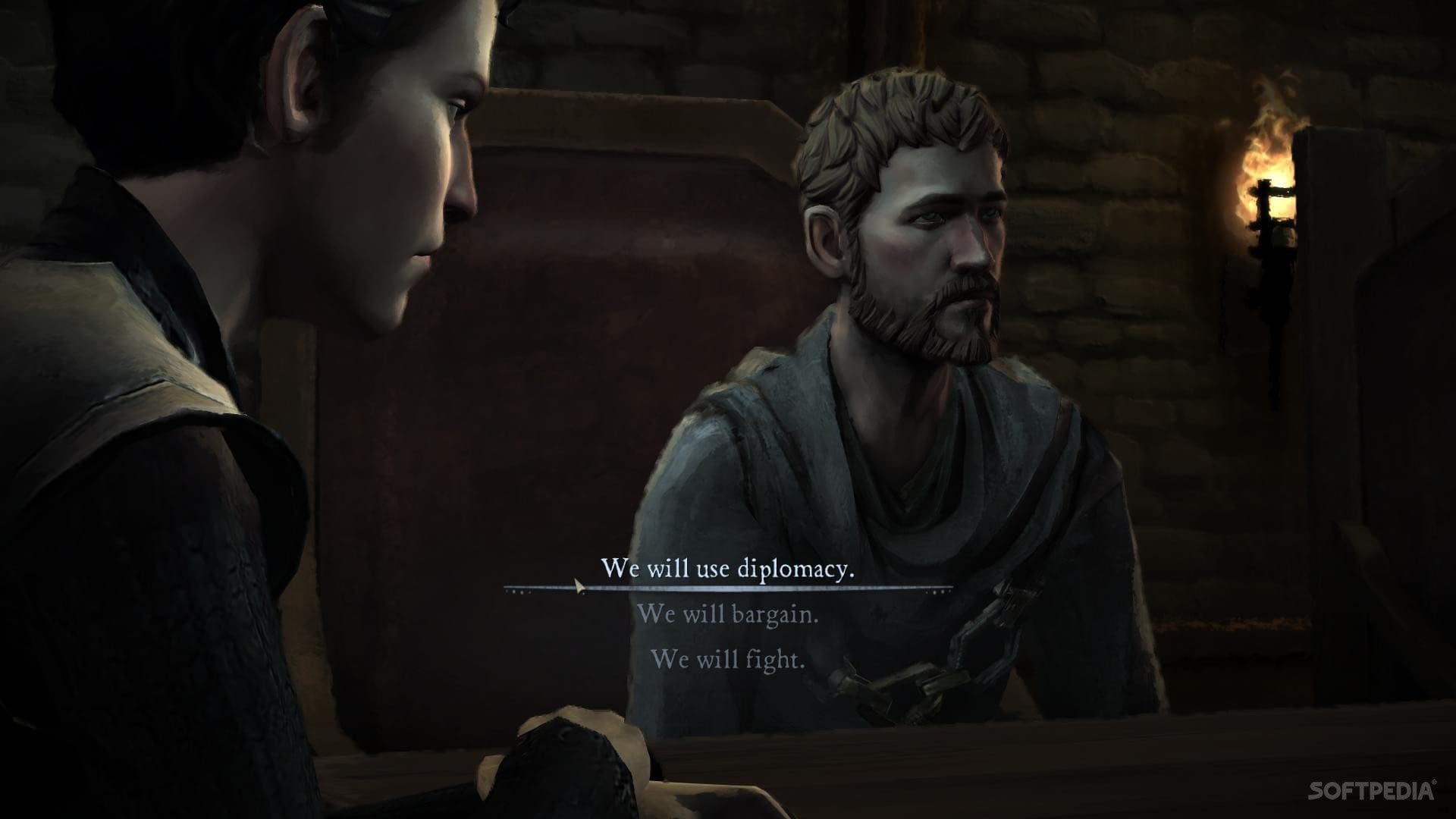
Task: Select the "We will bargain." dialogue option
Action: click(x=727, y=613)
